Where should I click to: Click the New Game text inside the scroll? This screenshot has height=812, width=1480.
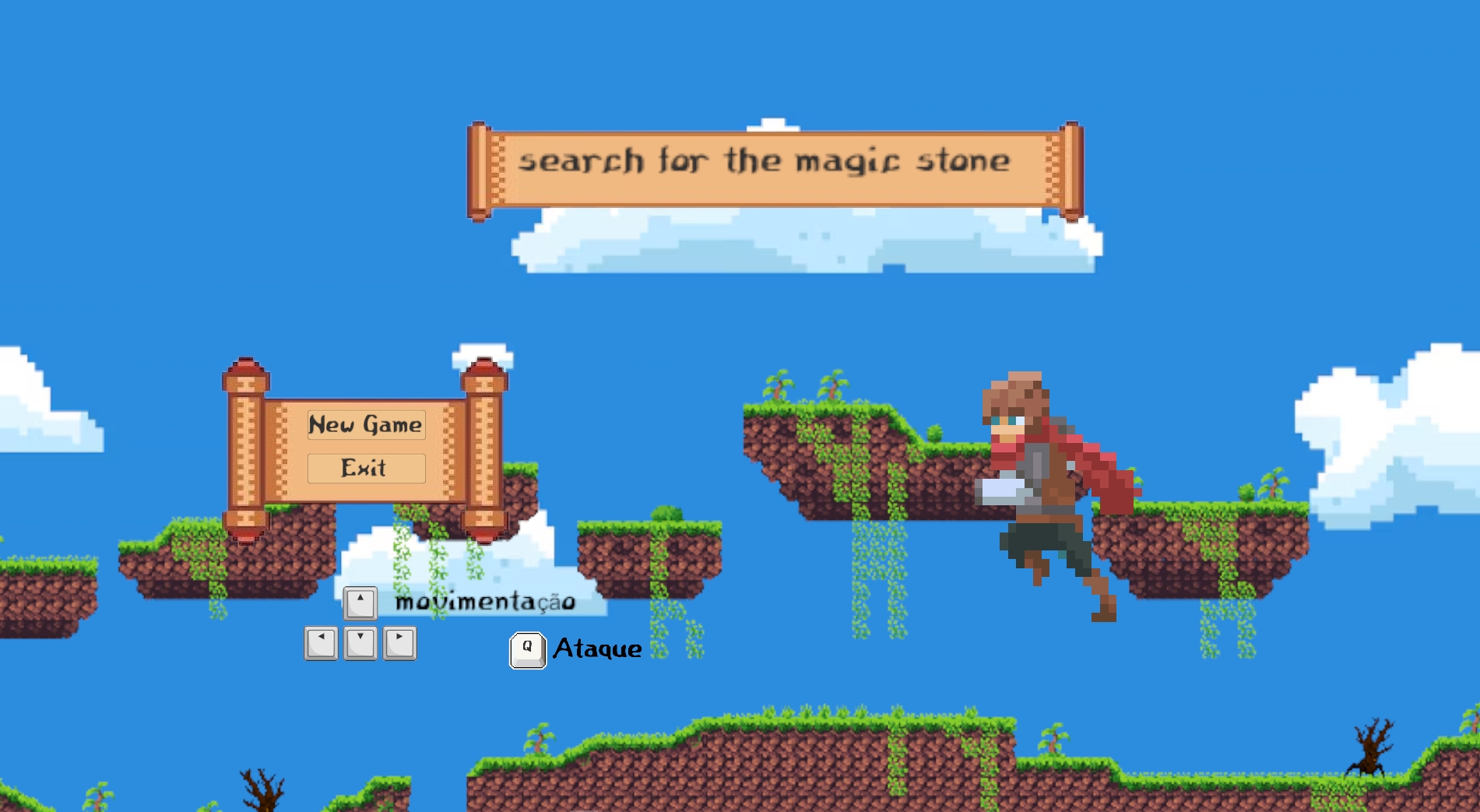tap(366, 425)
